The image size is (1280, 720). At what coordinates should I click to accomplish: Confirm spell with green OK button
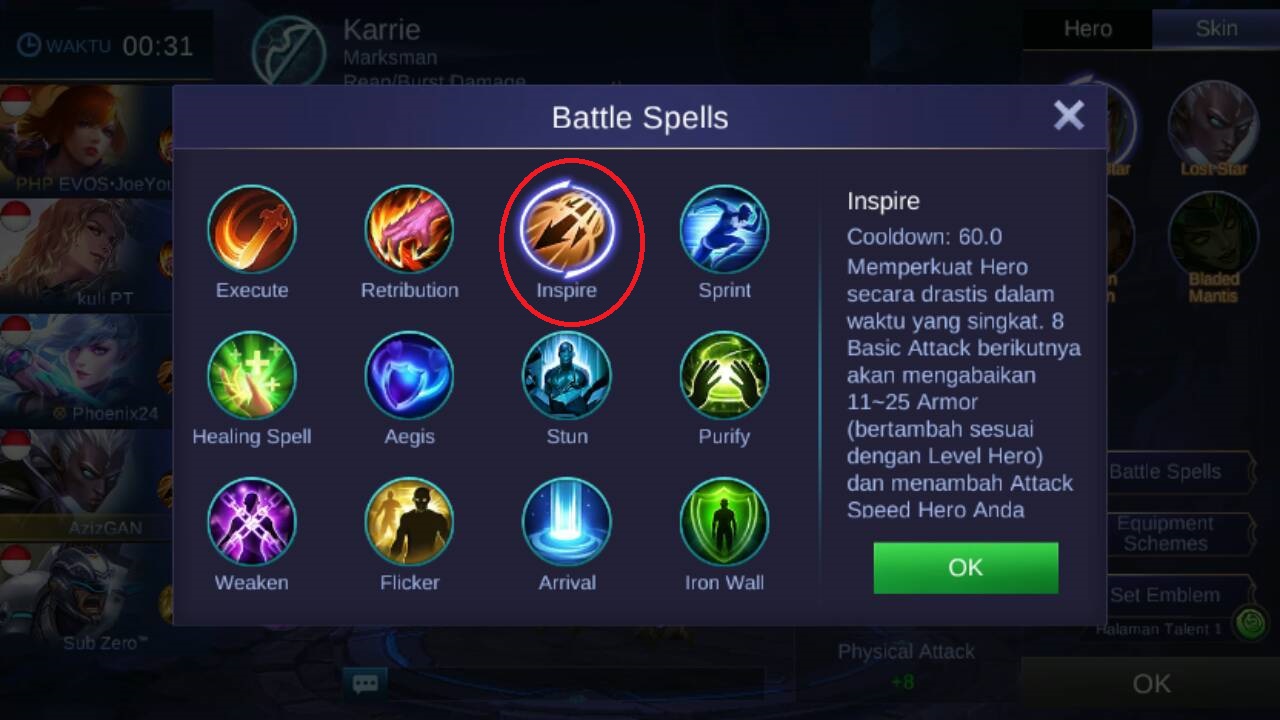click(x=965, y=568)
